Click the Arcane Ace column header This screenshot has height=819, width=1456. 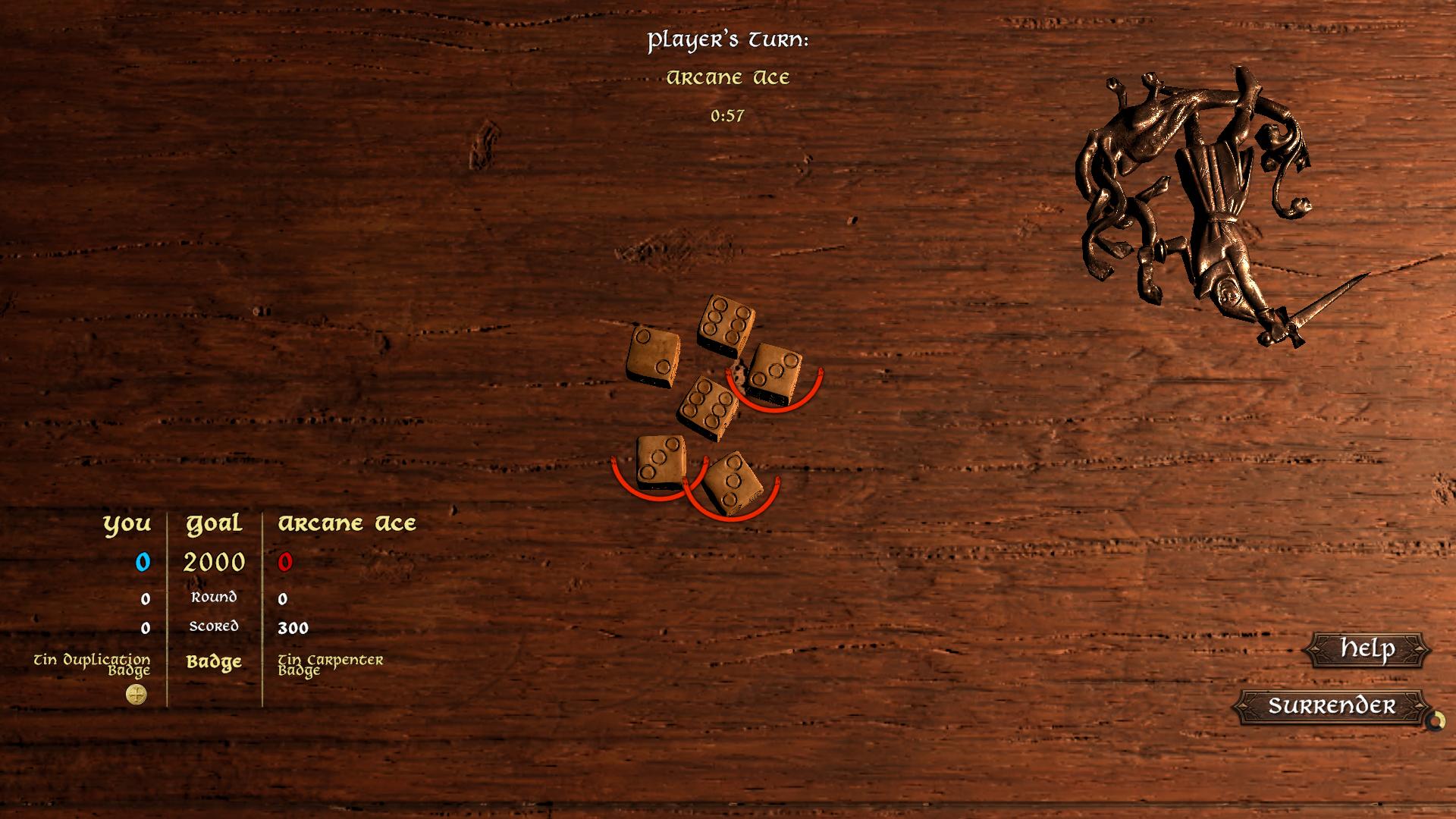point(347,522)
